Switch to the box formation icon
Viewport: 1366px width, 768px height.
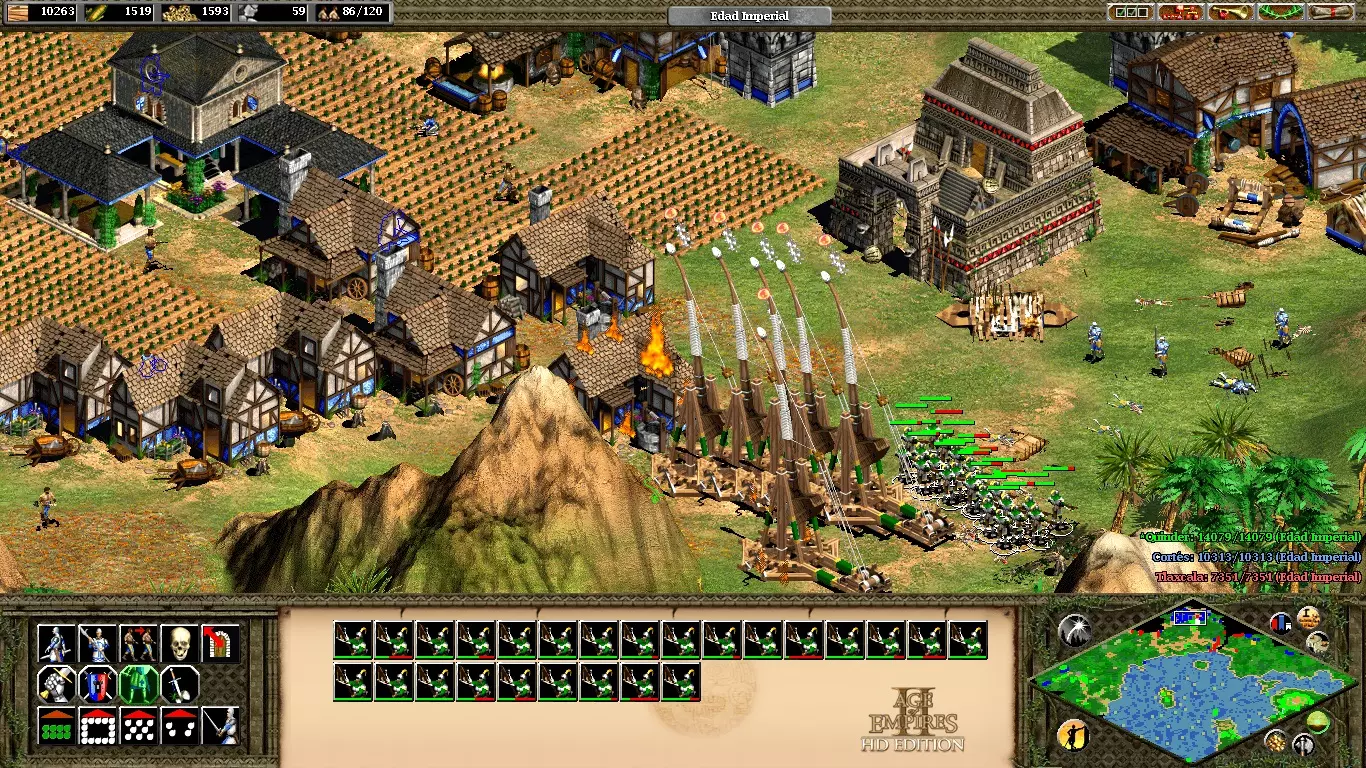[98, 726]
